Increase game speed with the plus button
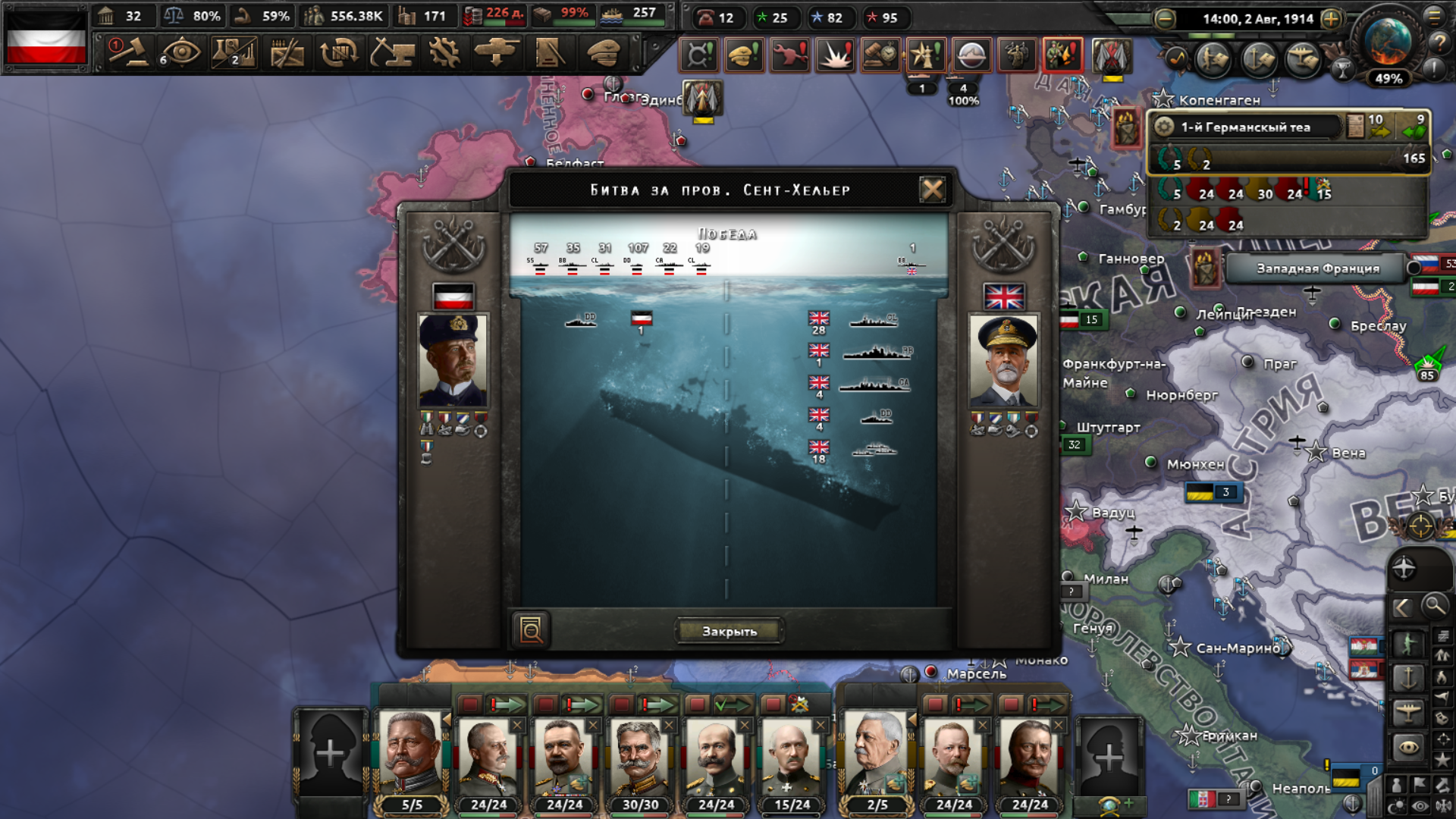This screenshot has width=1456, height=819. pyautogui.click(x=1331, y=19)
